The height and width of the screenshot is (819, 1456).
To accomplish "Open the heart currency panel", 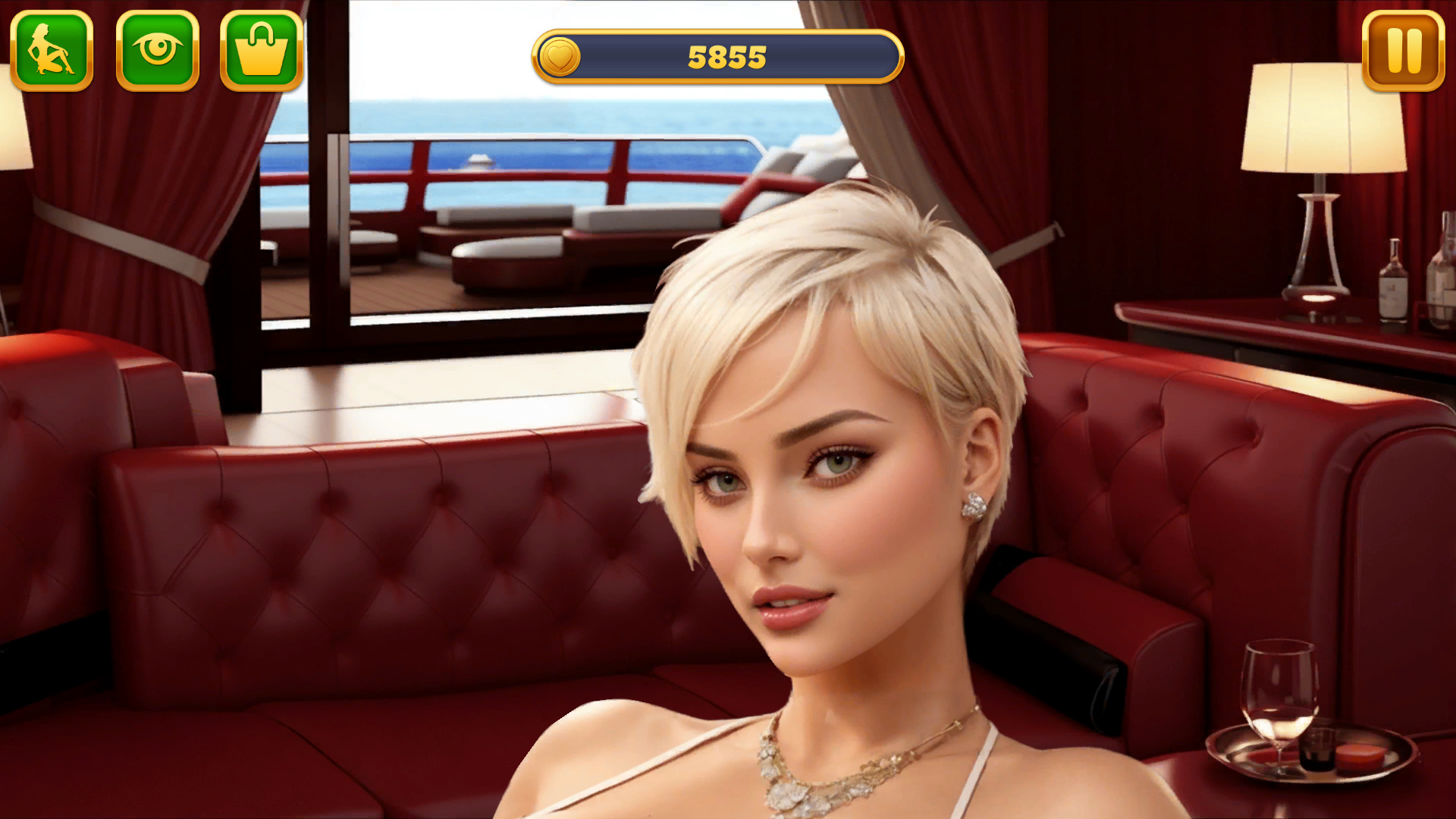I will click(x=561, y=55).
